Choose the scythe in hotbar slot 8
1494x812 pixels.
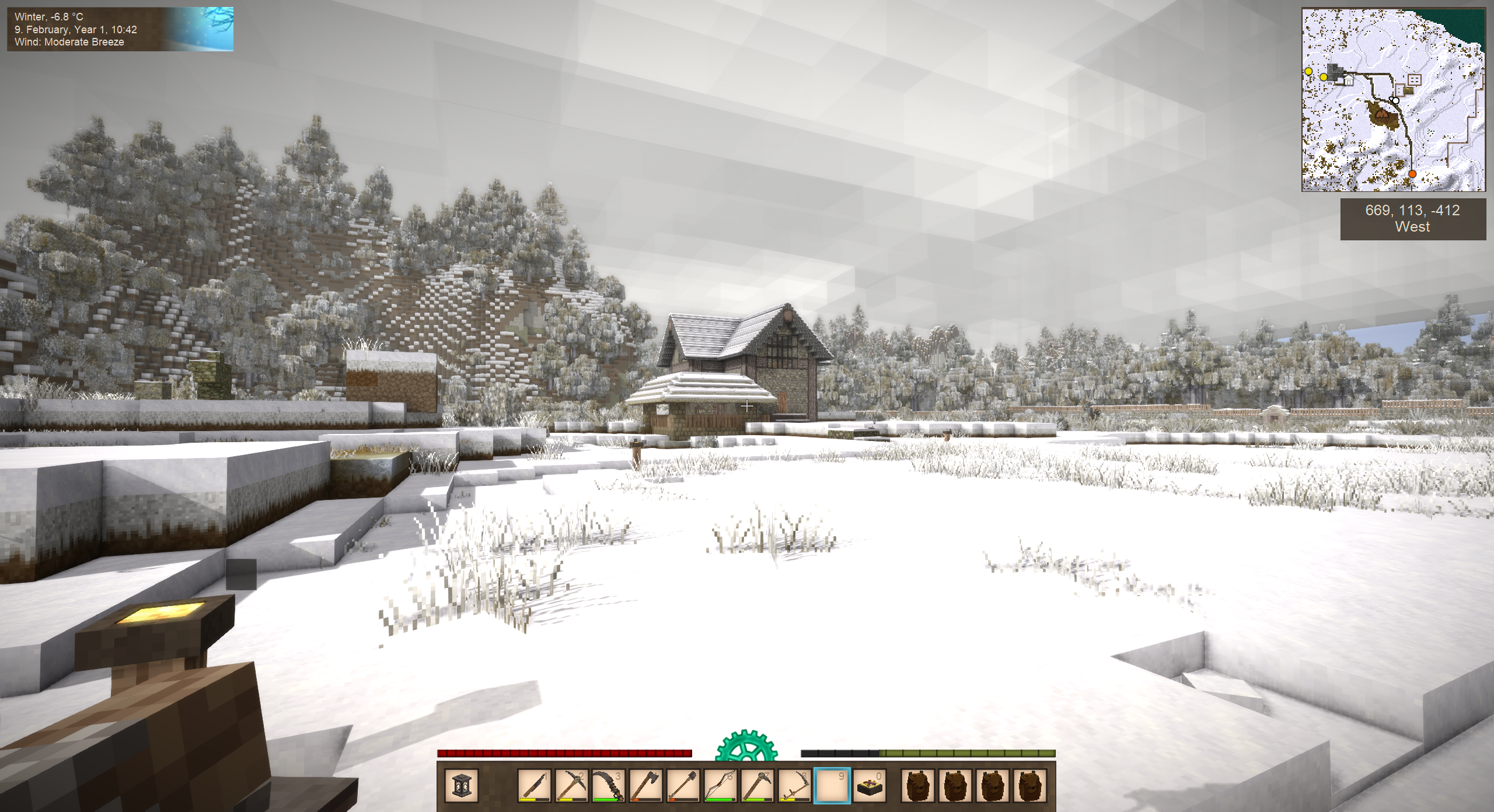[795, 785]
